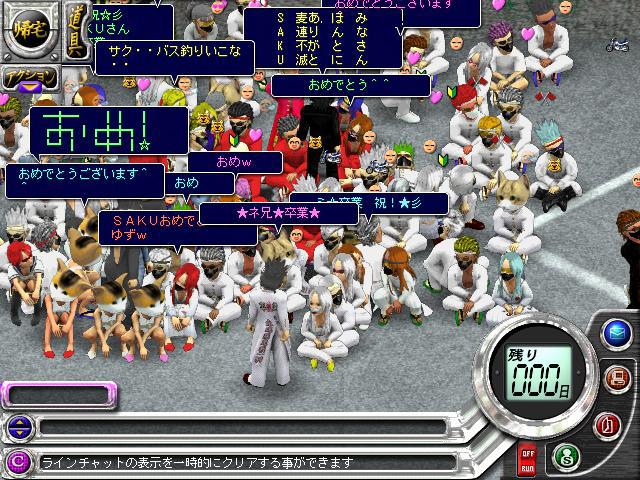This screenshot has width=640, height=480.
Task: Select the red door exit icon
Action: (608, 423)
